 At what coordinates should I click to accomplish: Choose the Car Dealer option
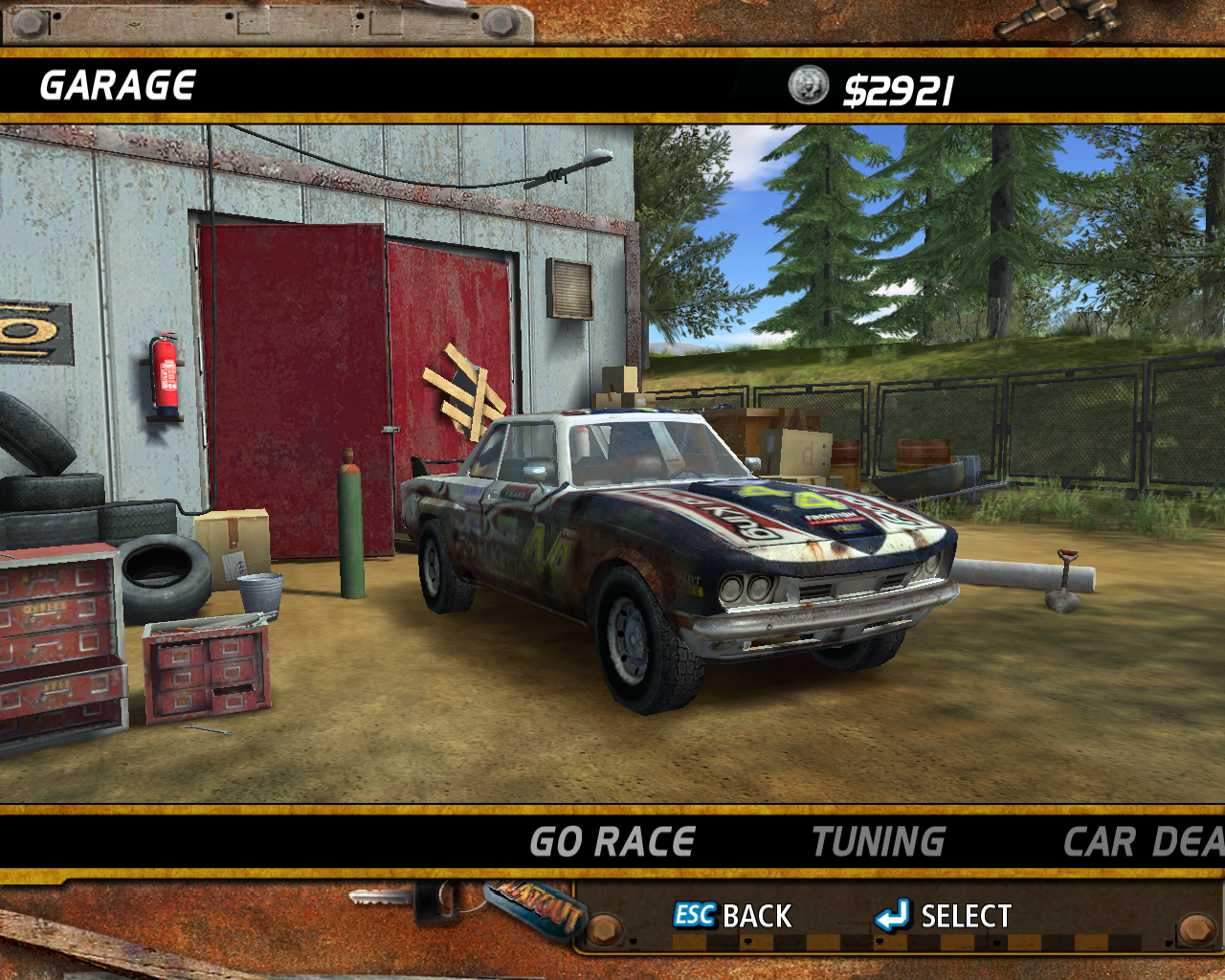pos(1143,842)
